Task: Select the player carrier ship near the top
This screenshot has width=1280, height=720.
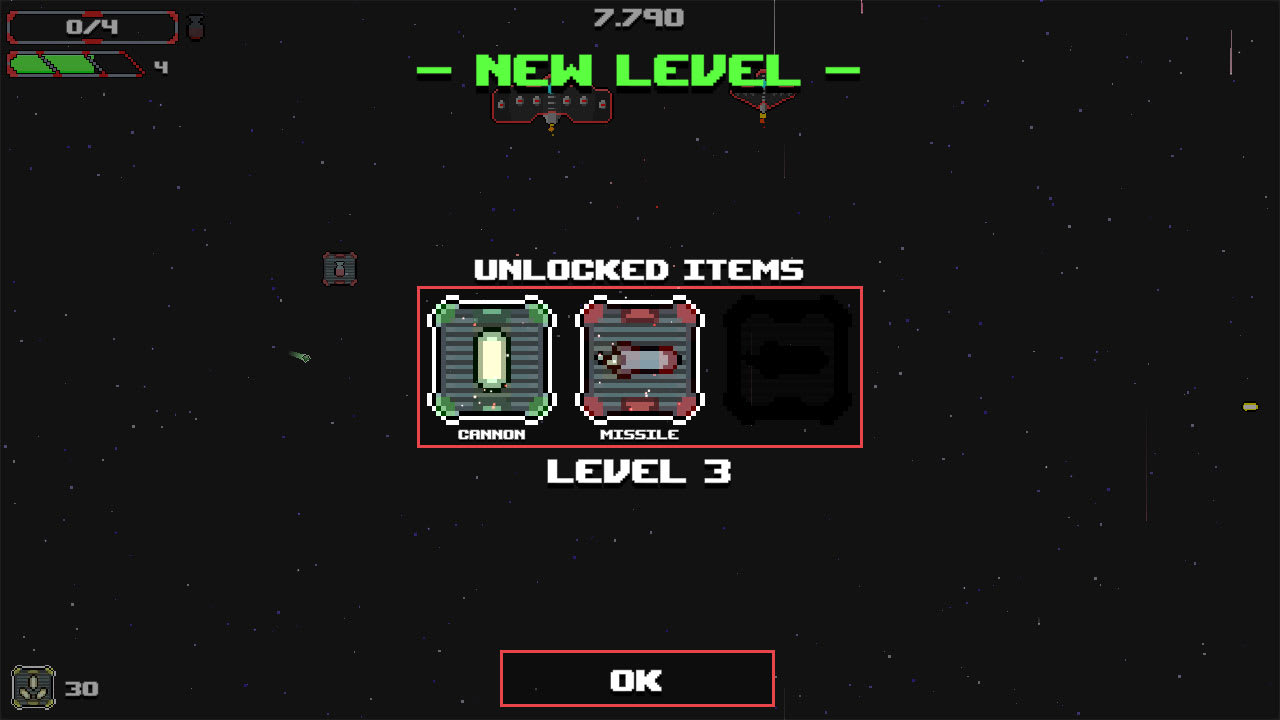Action: pos(551,107)
